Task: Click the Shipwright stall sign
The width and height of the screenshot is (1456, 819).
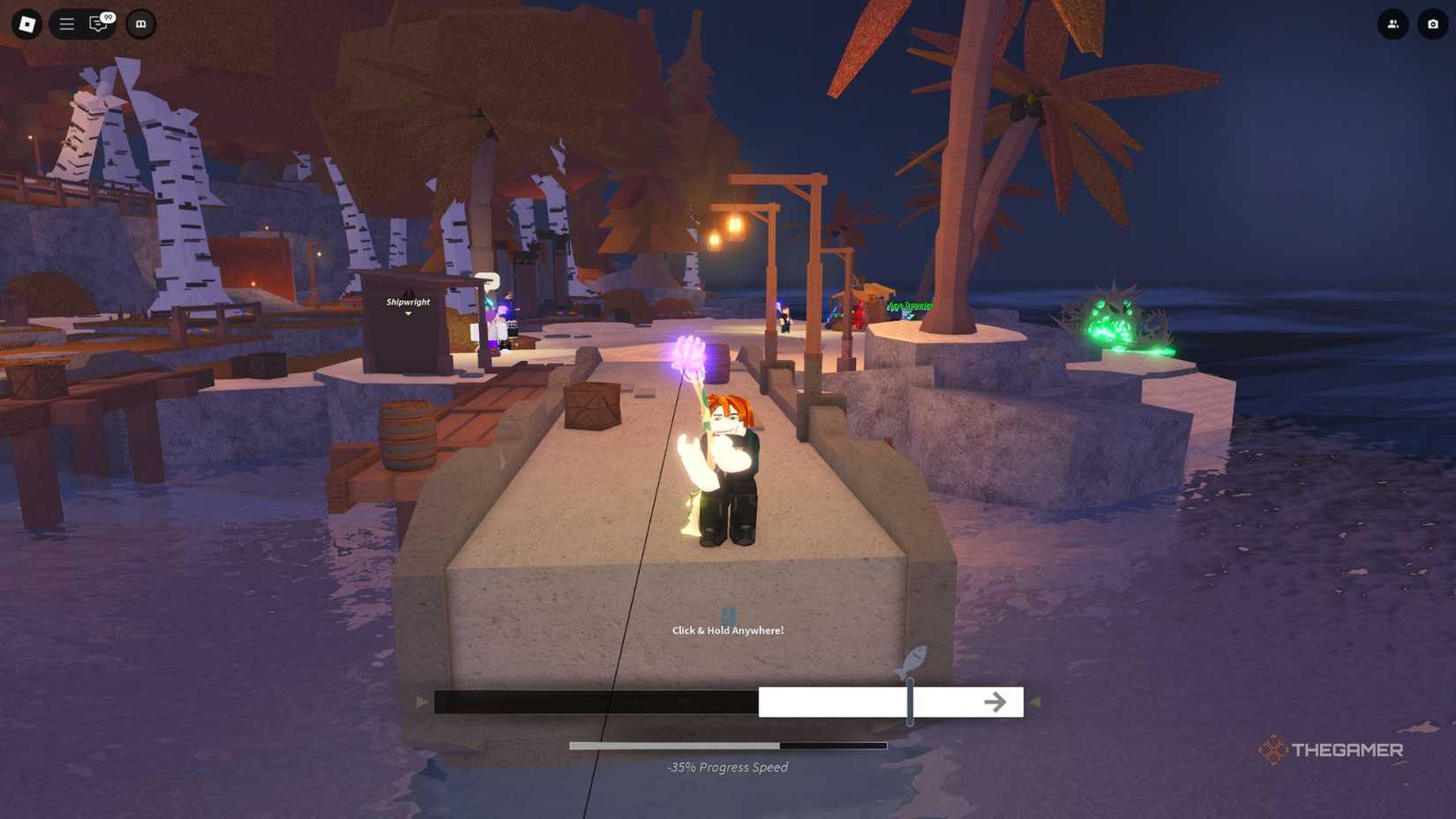Action: point(407,301)
